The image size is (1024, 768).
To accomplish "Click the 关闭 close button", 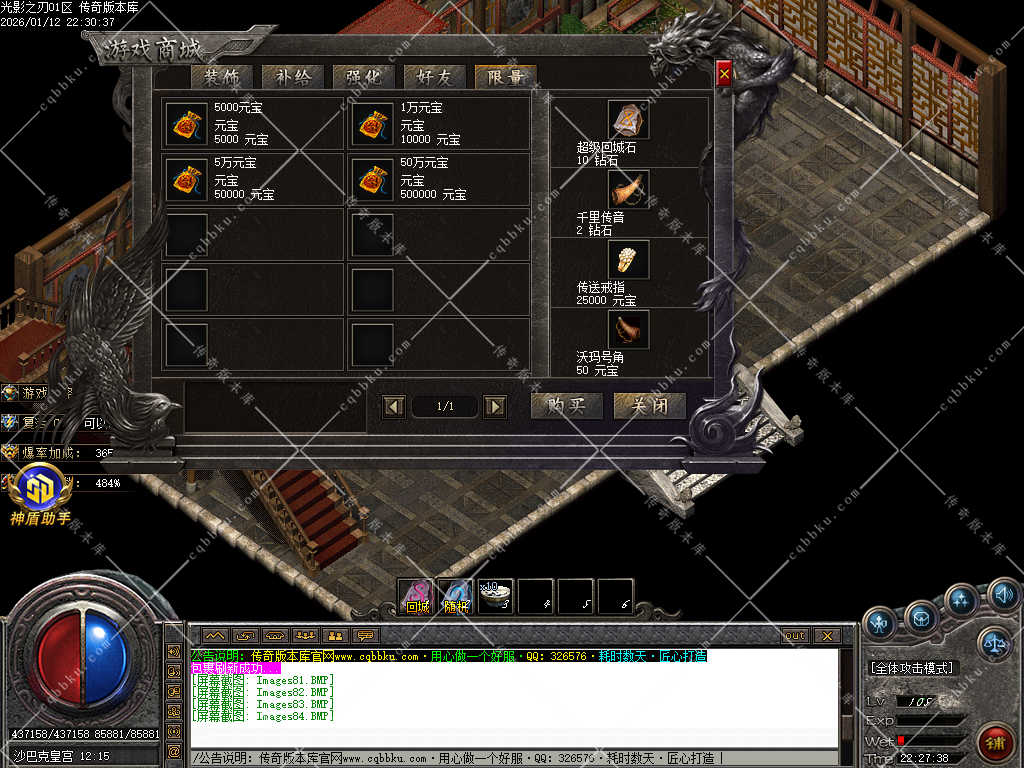I will (650, 405).
